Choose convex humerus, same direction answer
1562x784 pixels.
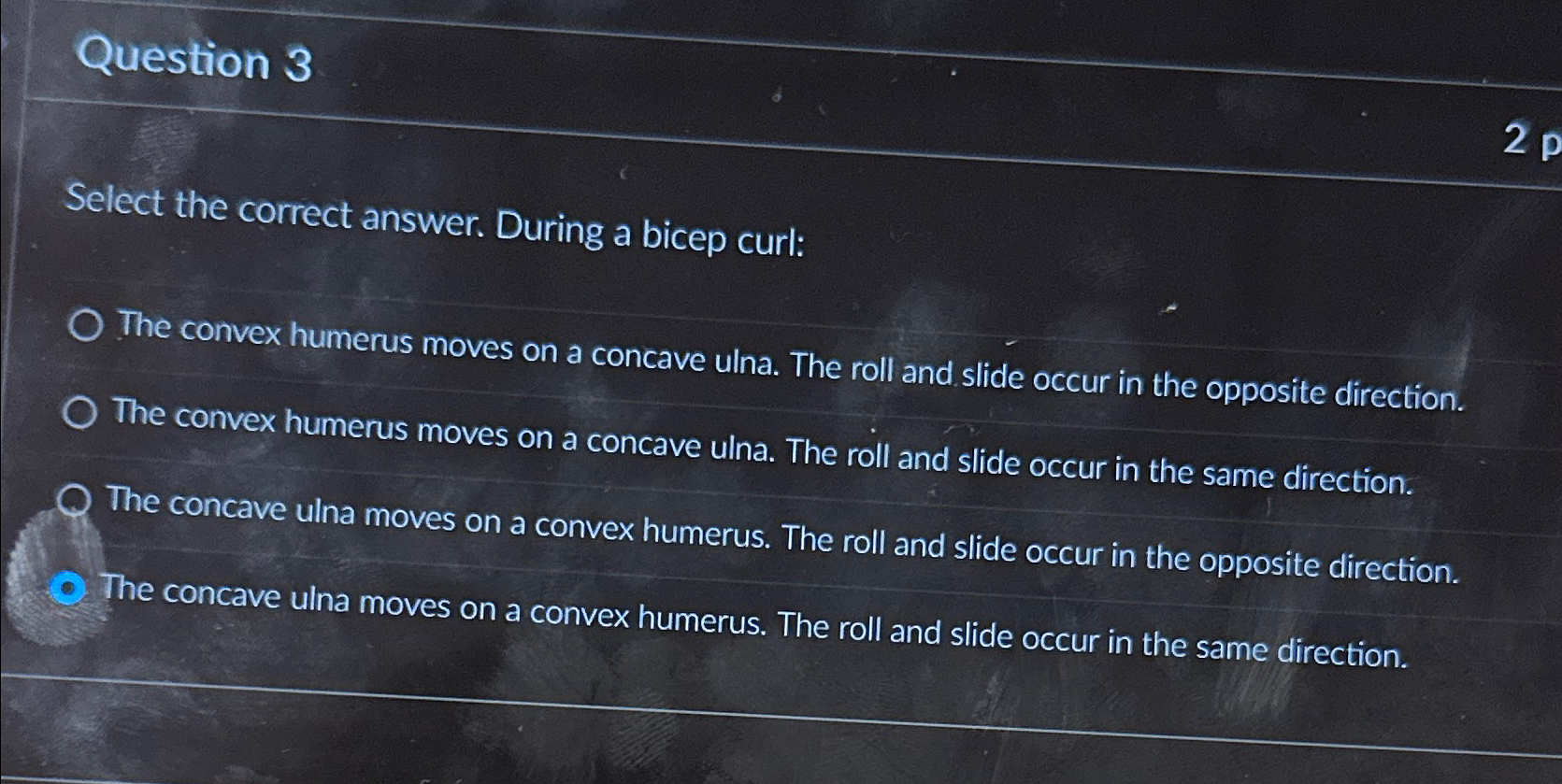coord(80,413)
